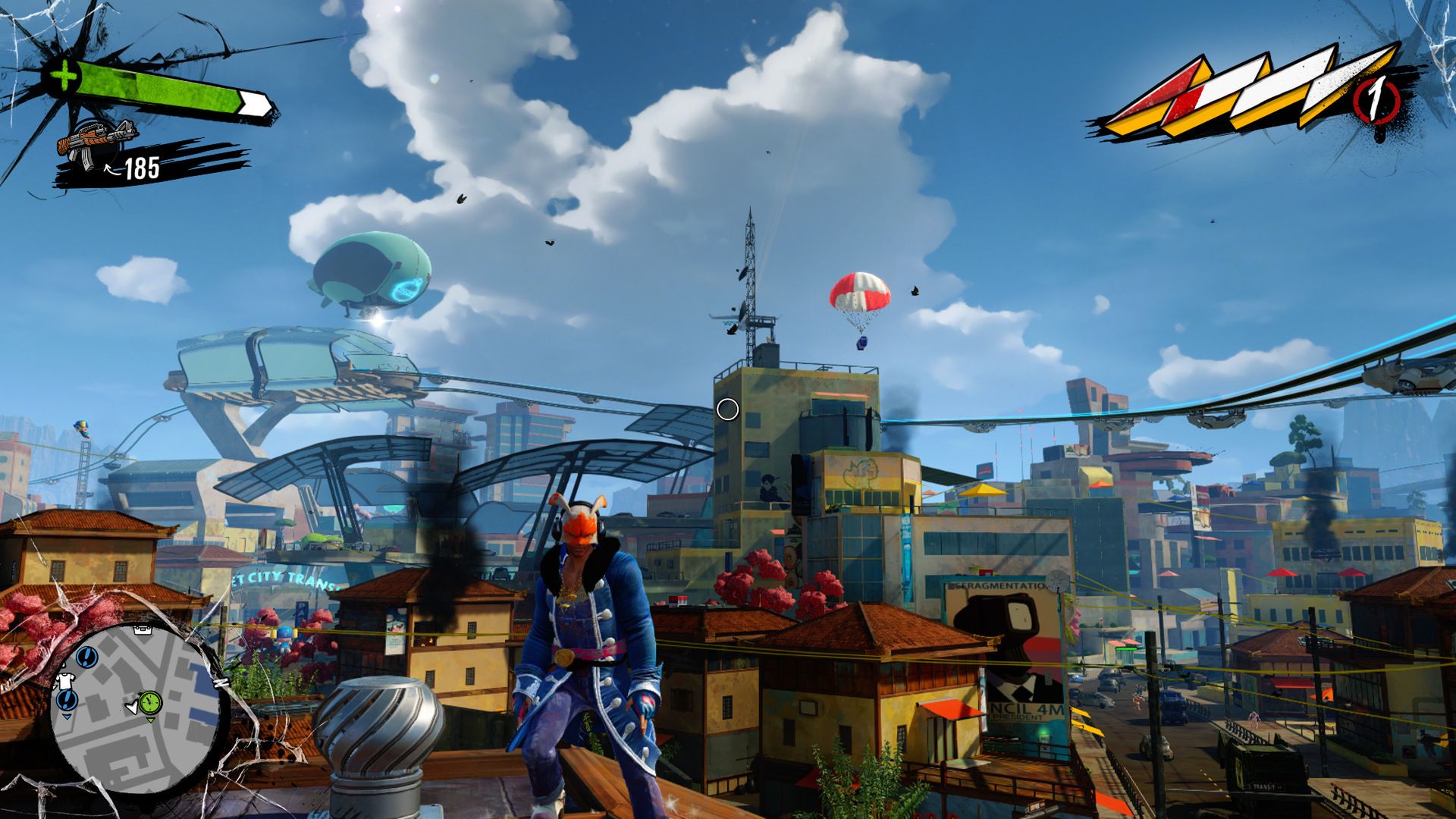Click the briefcase icon at top of minimap
Screen dimensions: 1456x819
(143, 630)
